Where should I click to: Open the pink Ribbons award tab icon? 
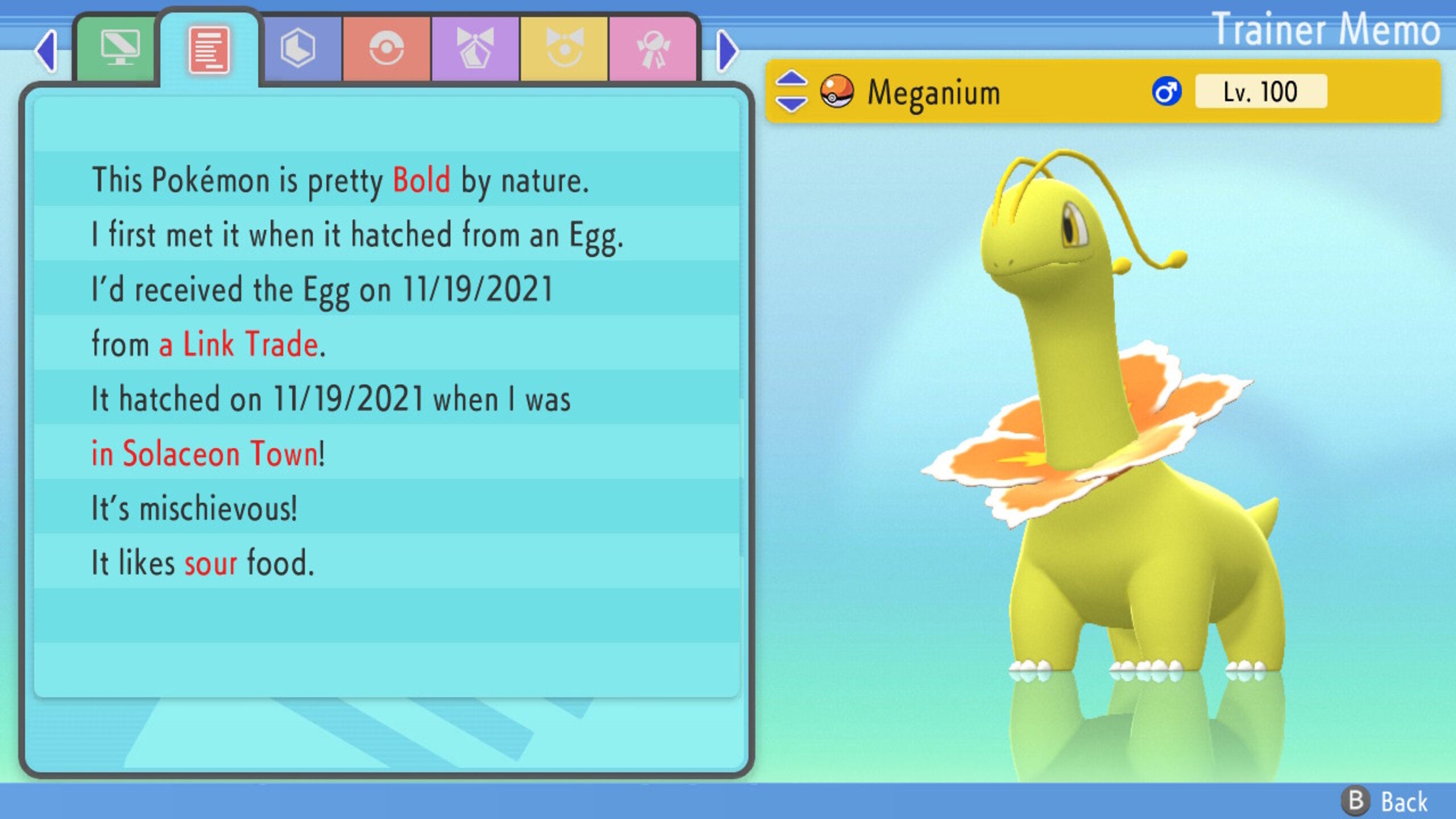pyautogui.click(x=655, y=50)
